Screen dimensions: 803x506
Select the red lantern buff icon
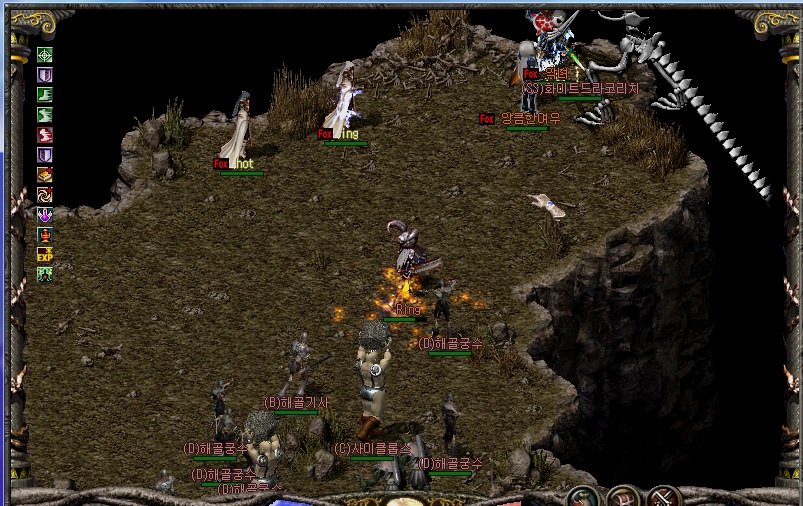click(x=45, y=235)
